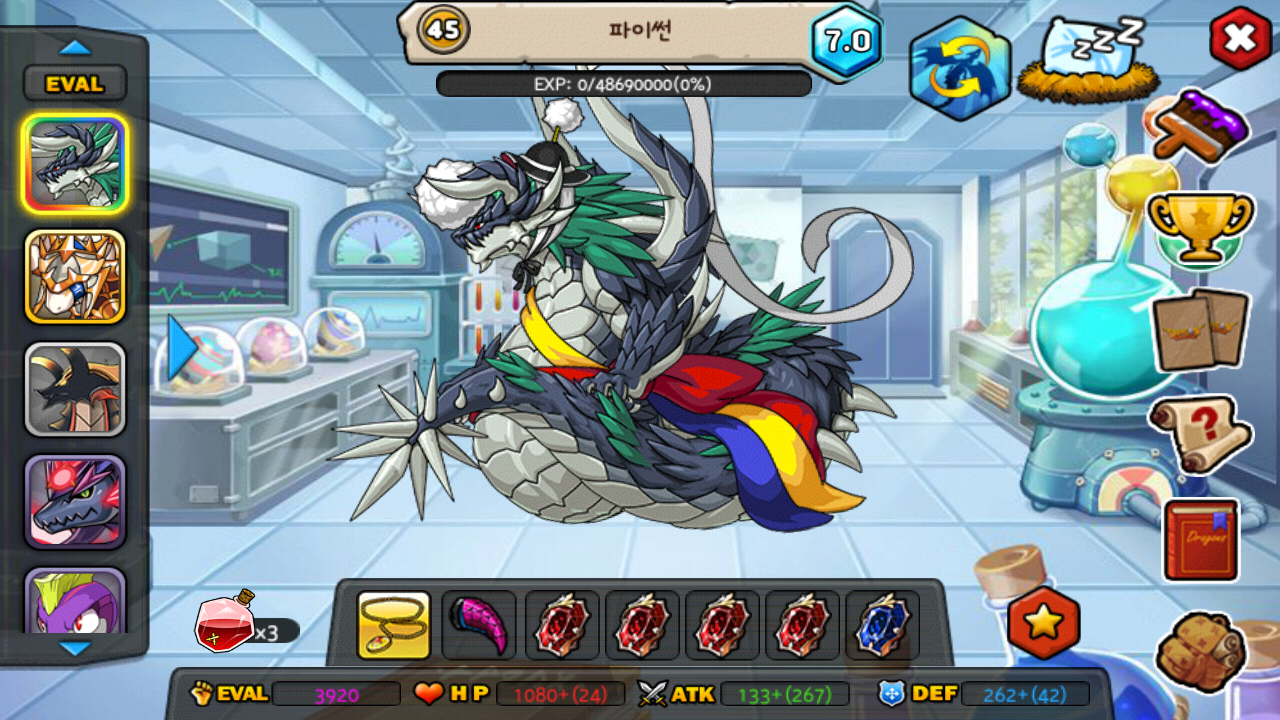The height and width of the screenshot is (720, 1280).
Task: Select the orange armored dragon portrait
Action: tap(75, 277)
